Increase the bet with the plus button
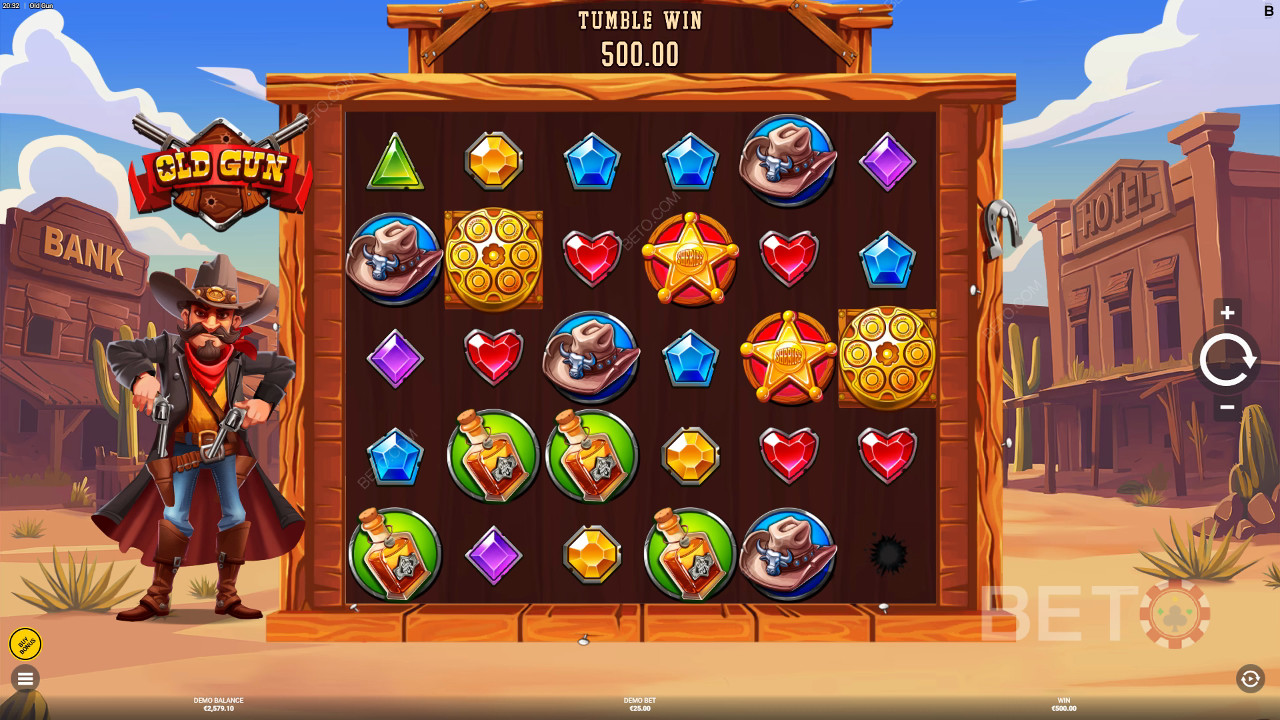 coord(1227,313)
